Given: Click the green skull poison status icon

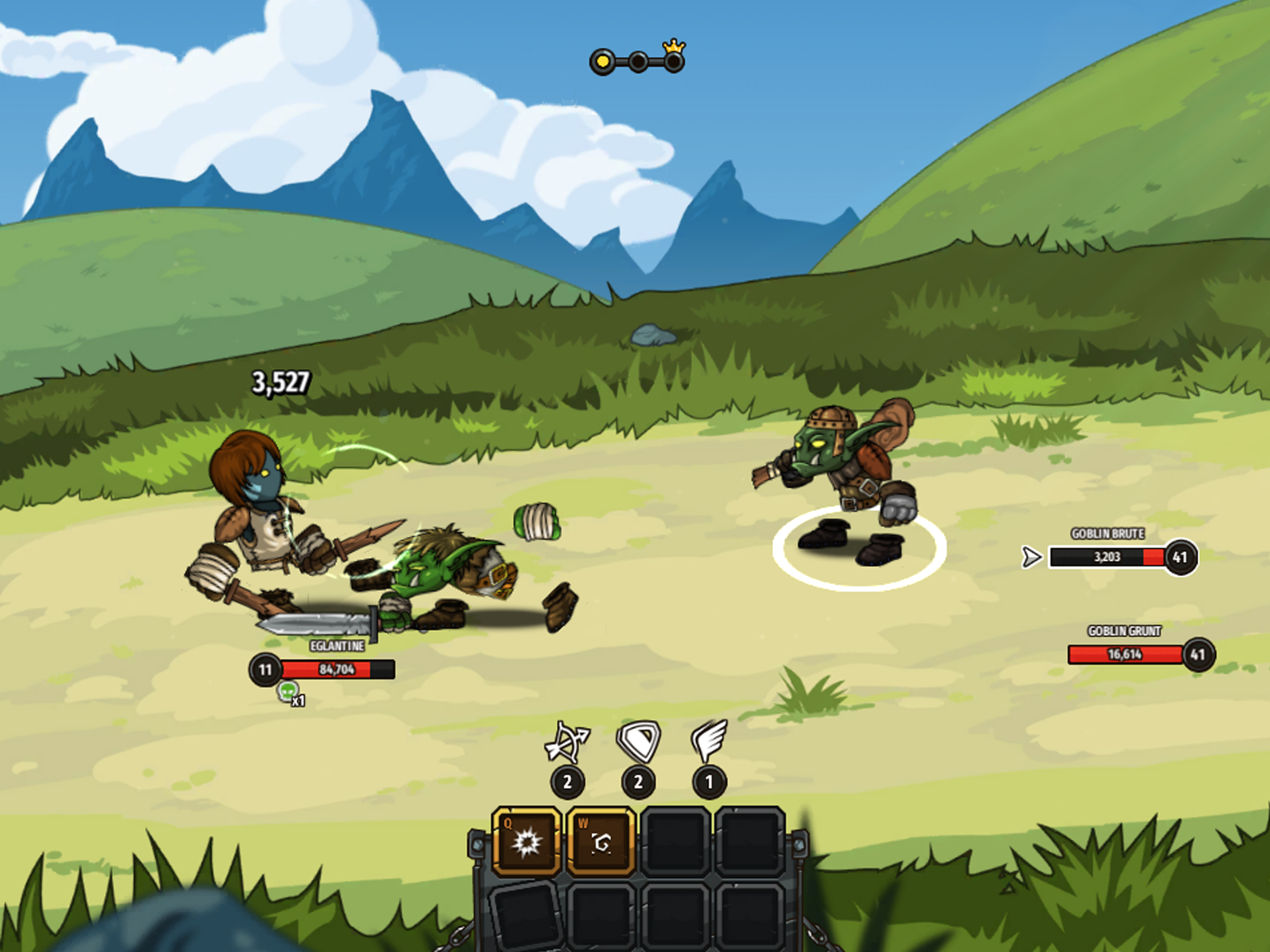Looking at the screenshot, I should (288, 691).
